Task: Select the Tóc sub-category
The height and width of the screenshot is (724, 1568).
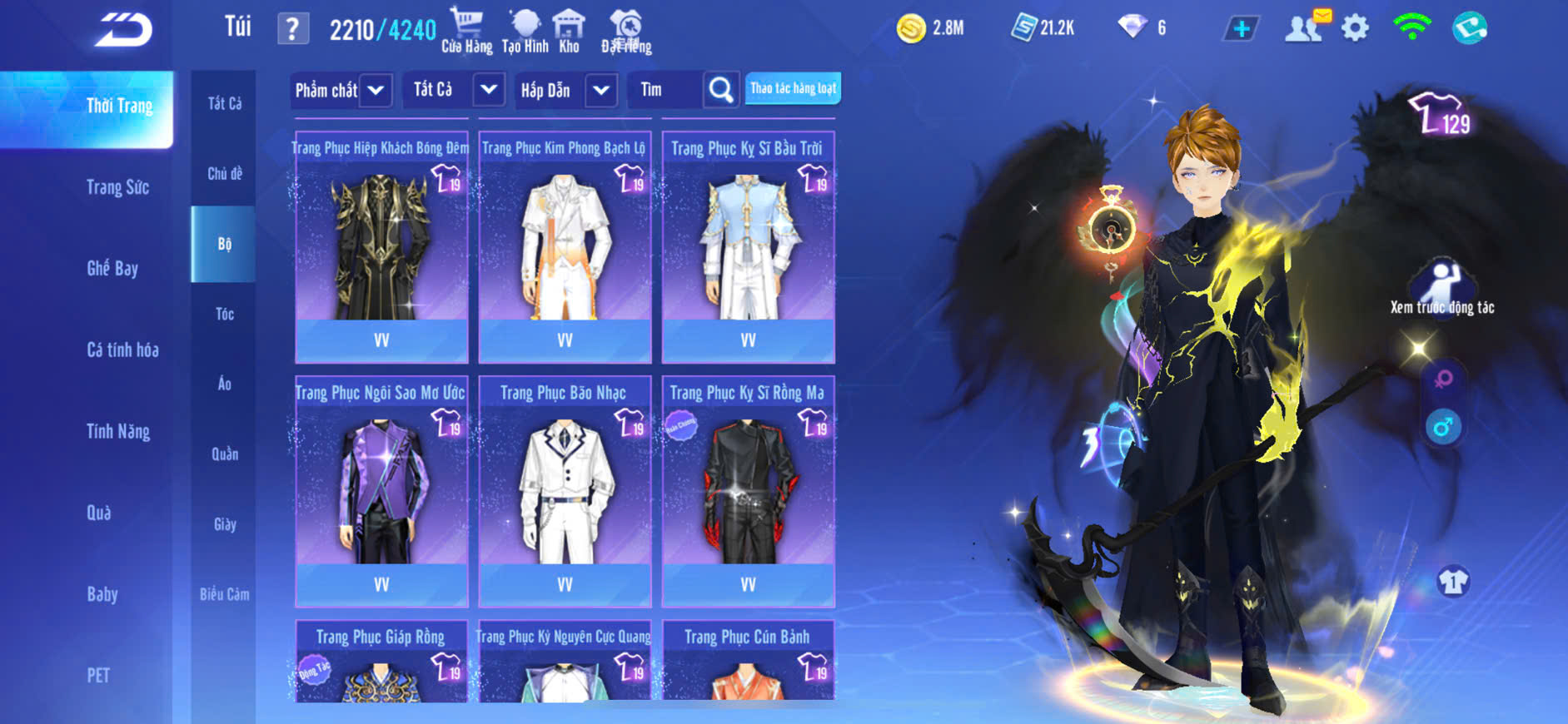Action: (x=224, y=314)
